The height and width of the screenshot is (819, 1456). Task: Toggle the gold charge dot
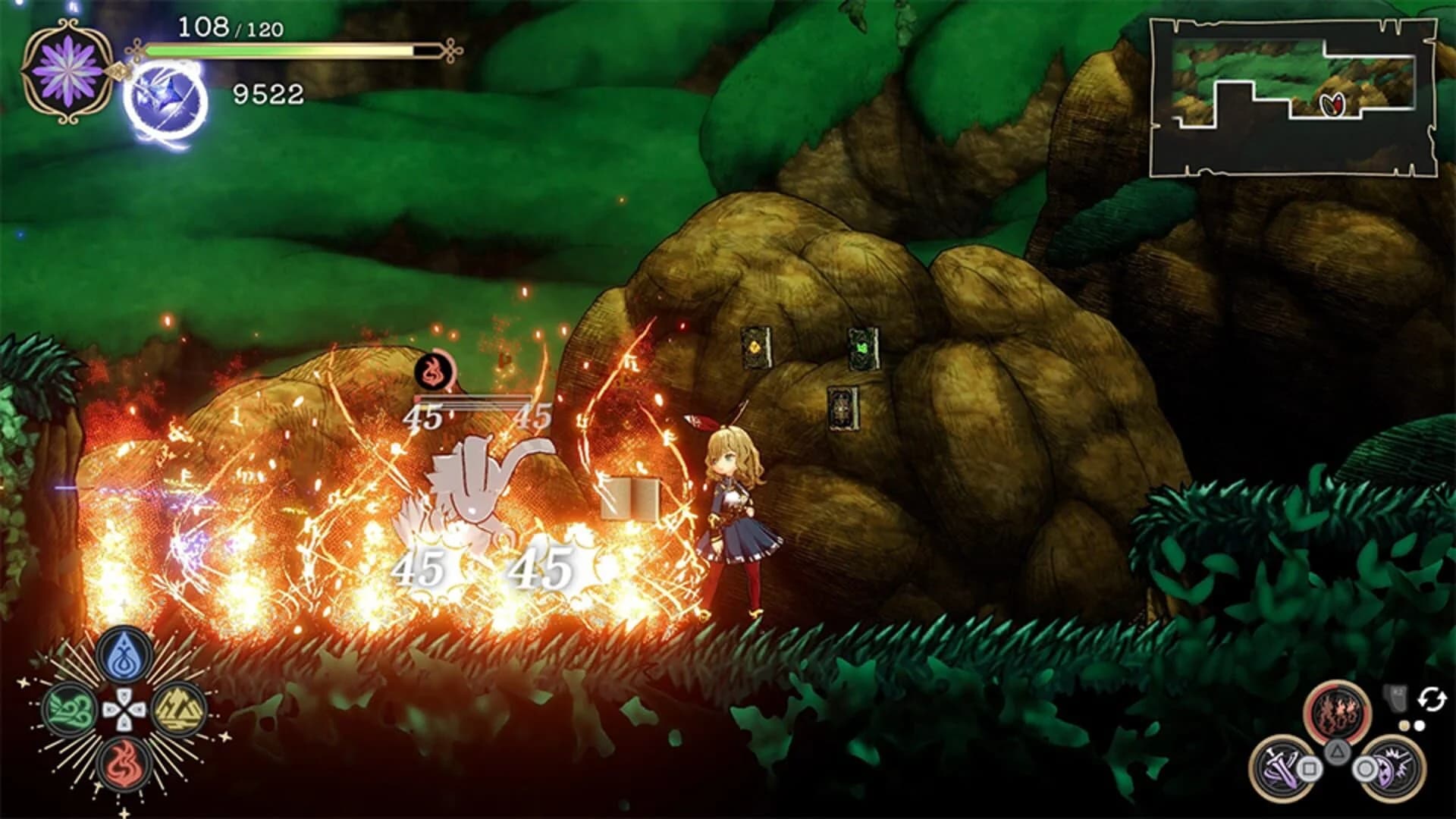(1404, 724)
